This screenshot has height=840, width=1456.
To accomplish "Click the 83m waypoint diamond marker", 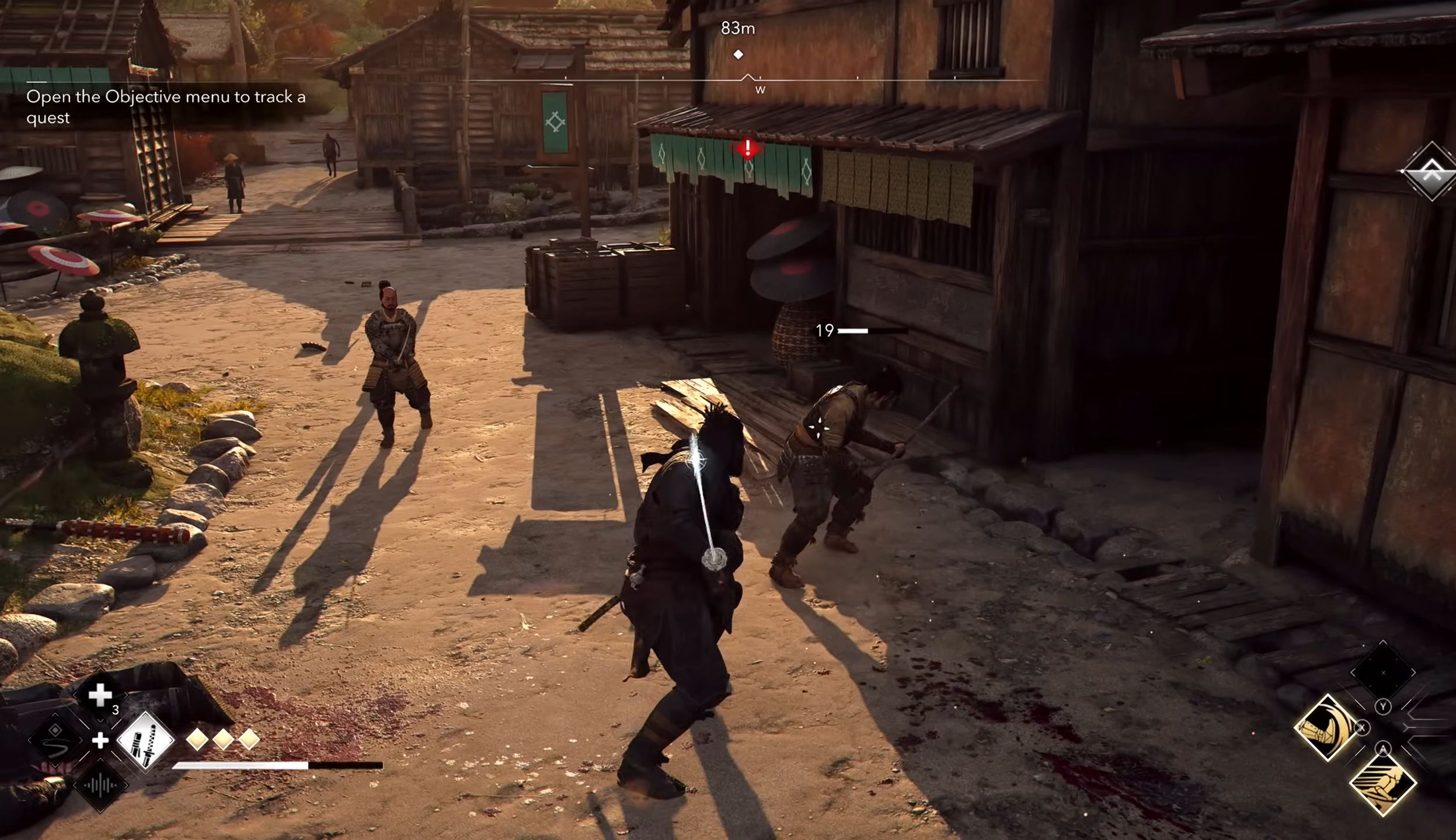I will point(739,54).
